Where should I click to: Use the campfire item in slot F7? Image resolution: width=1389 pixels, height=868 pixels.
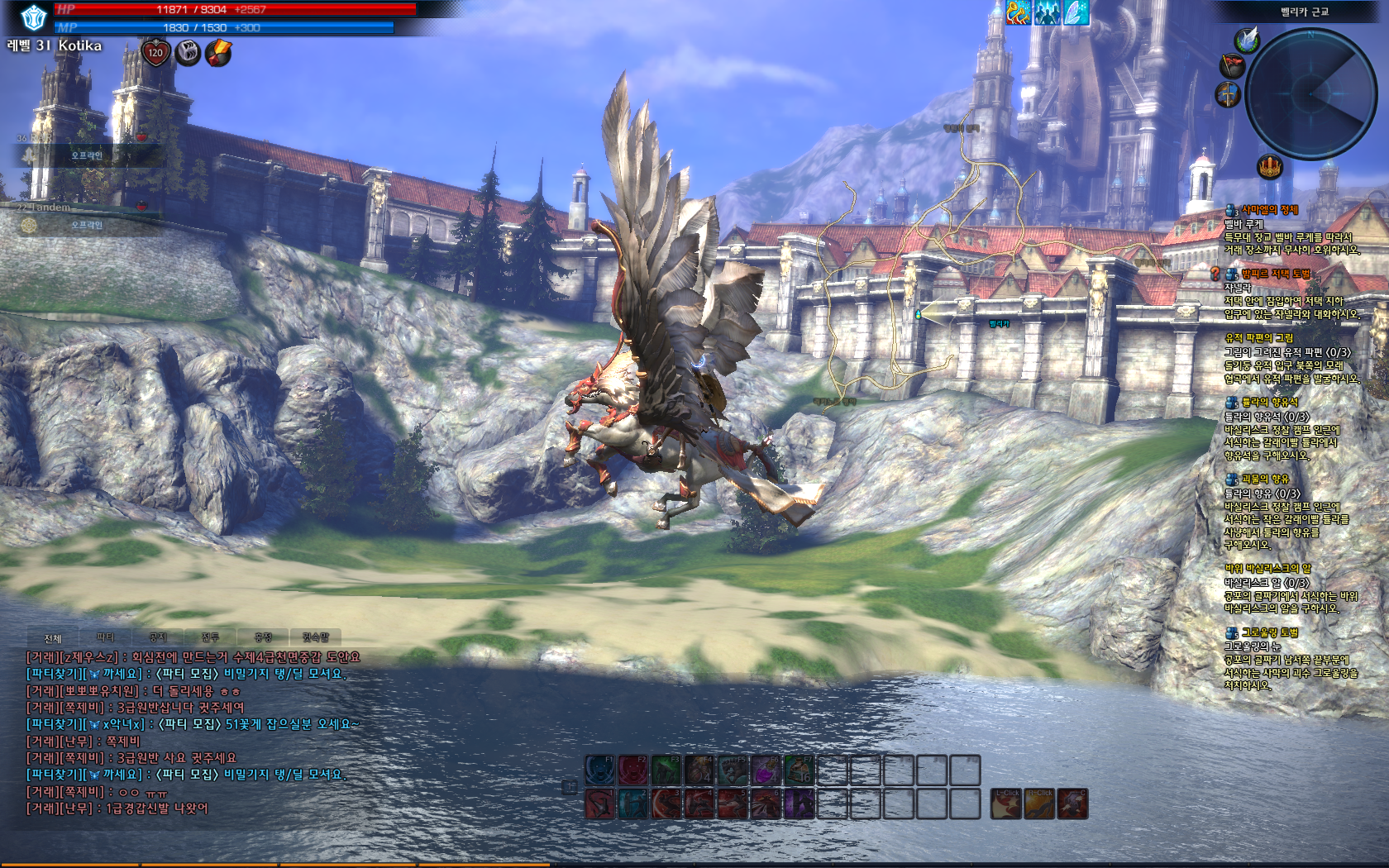[x=799, y=770]
